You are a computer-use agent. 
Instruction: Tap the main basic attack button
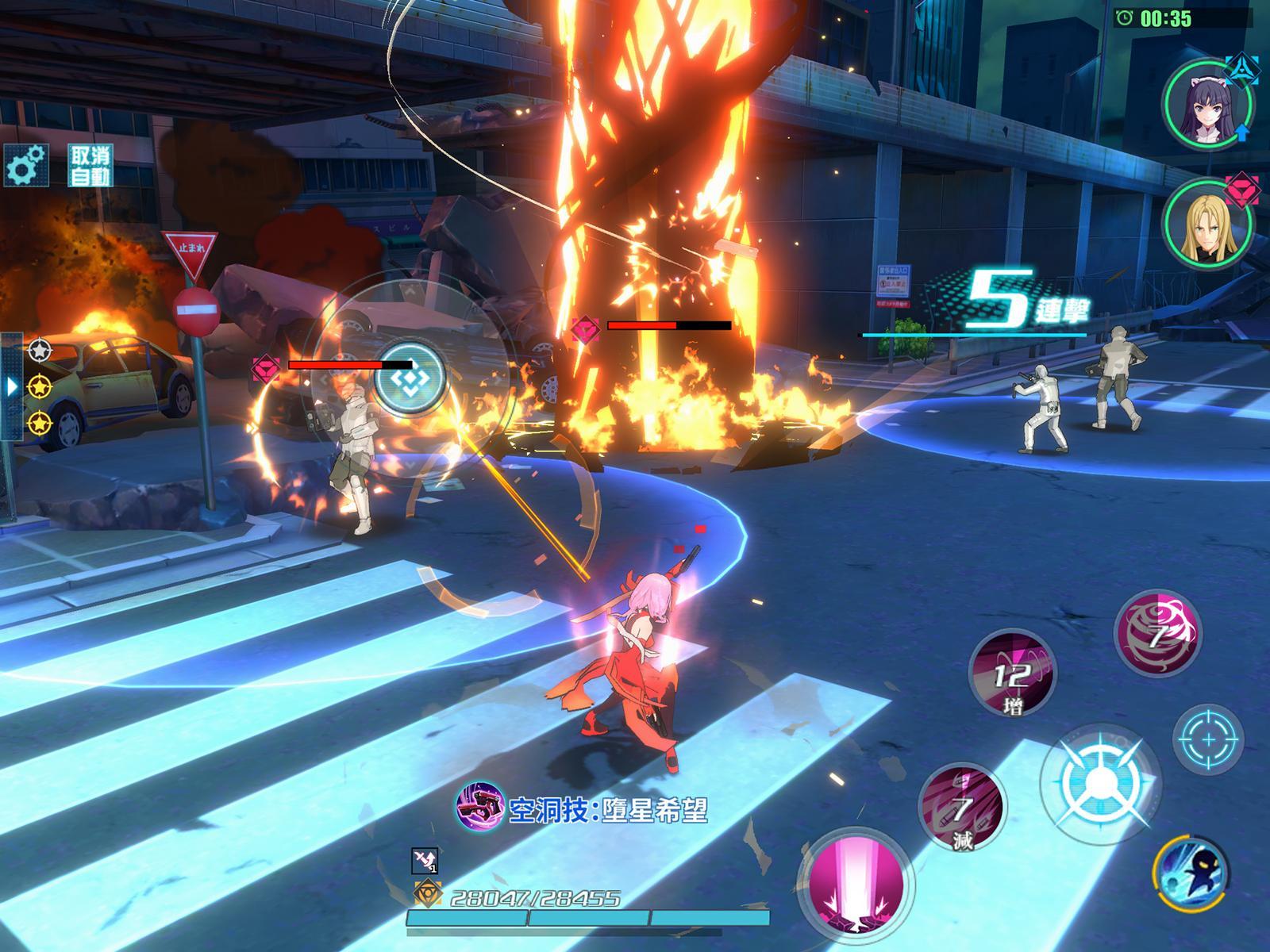click(1097, 781)
